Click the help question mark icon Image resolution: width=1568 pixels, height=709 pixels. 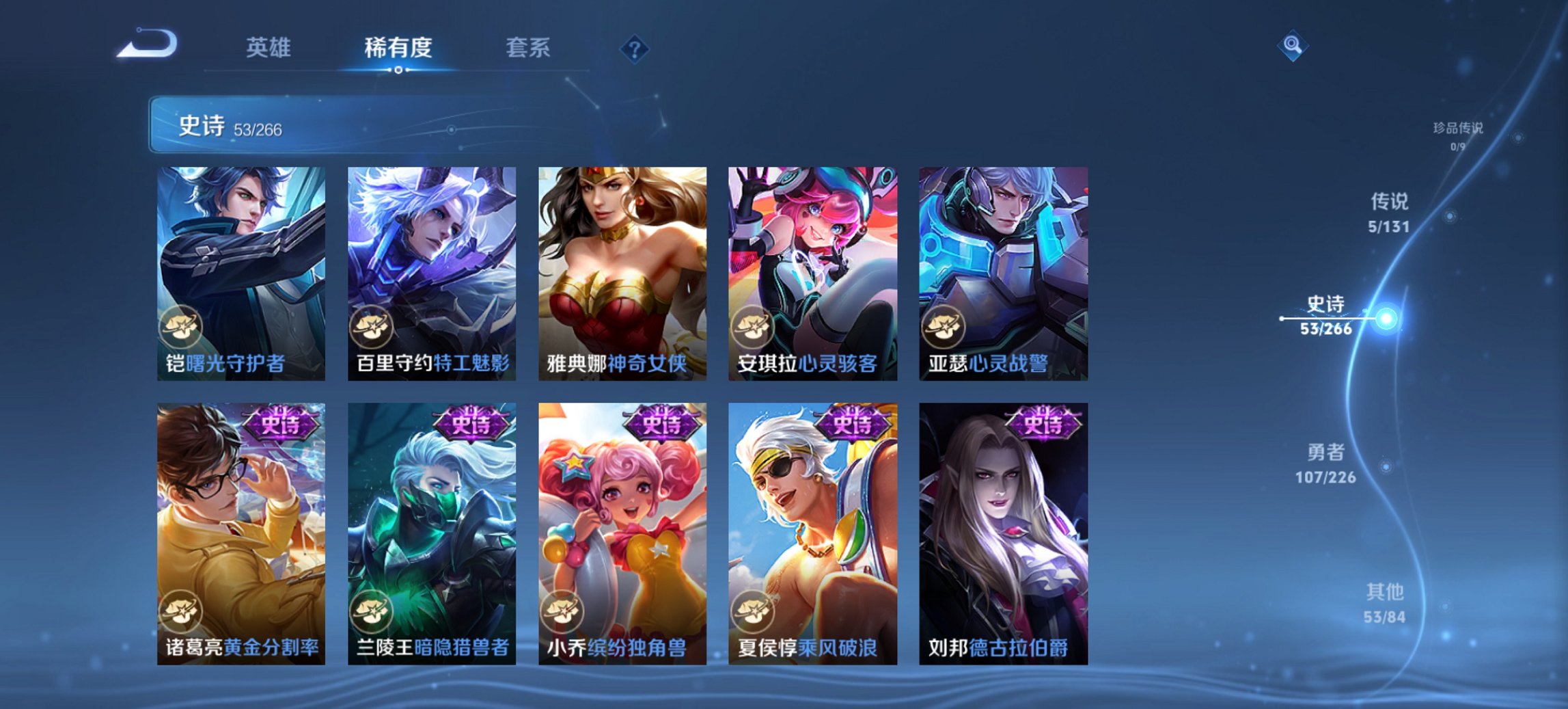pos(634,48)
